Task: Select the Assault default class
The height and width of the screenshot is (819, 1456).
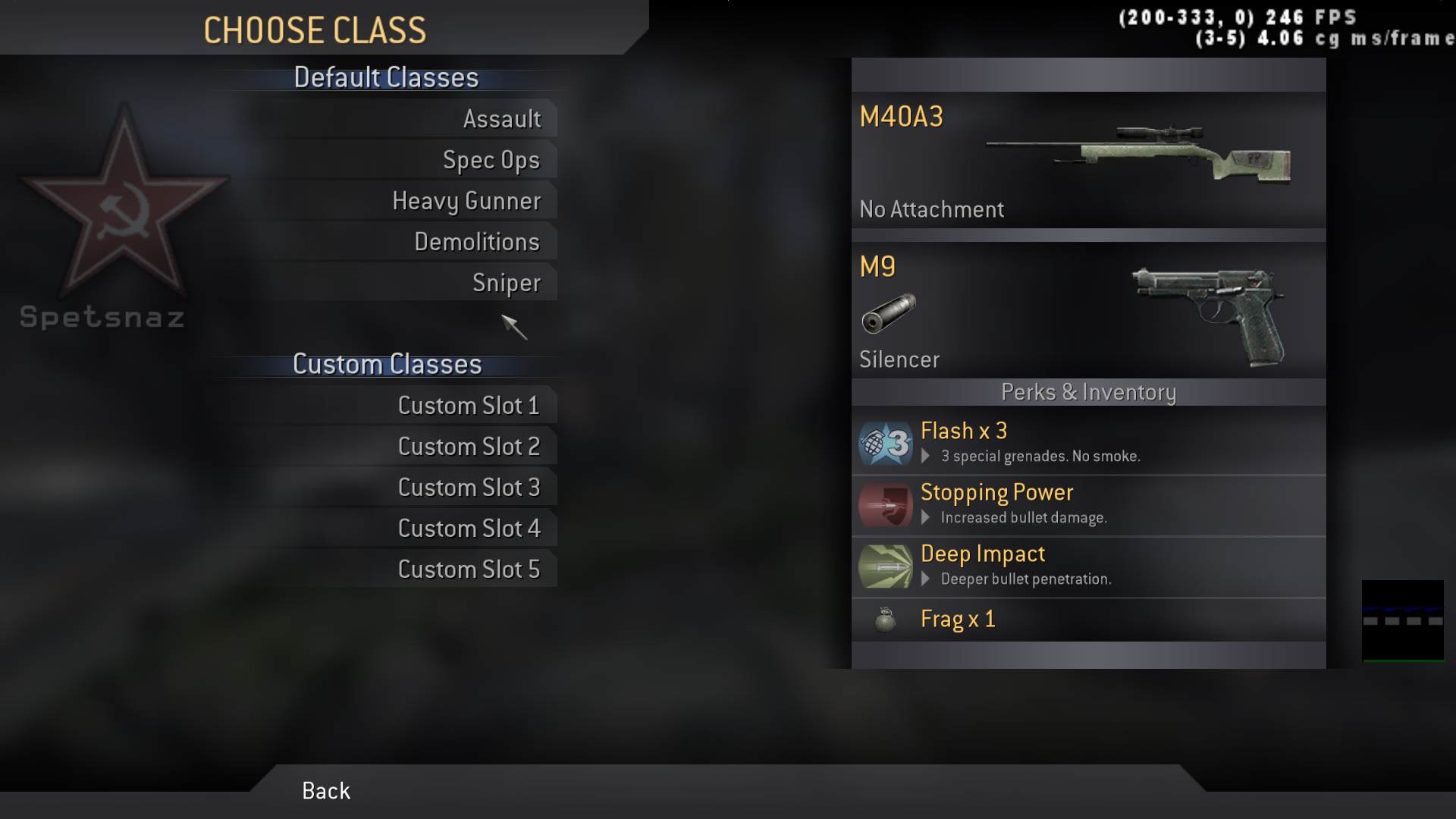Action: click(x=502, y=119)
